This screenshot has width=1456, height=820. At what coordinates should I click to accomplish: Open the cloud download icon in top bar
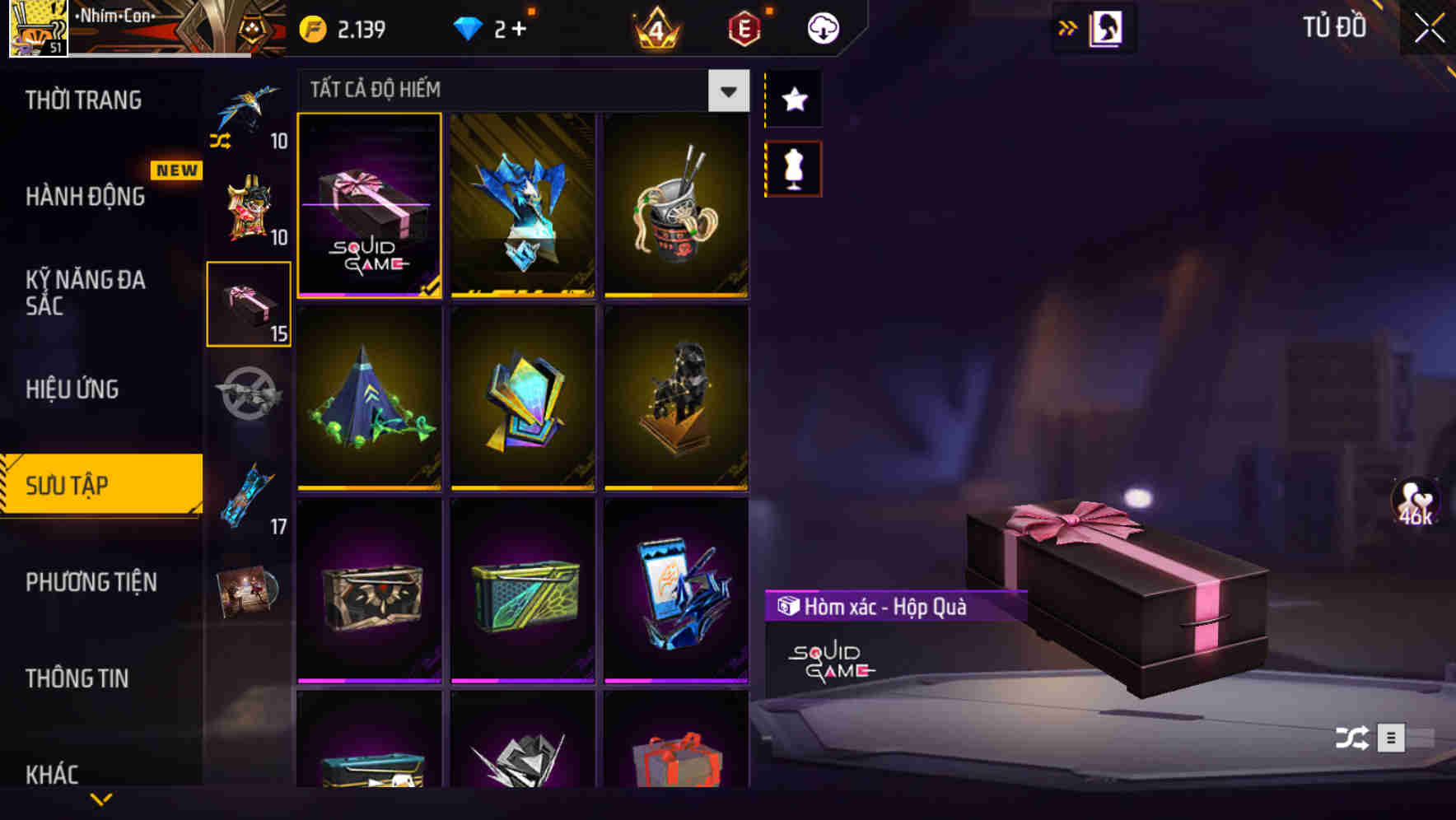(822, 27)
